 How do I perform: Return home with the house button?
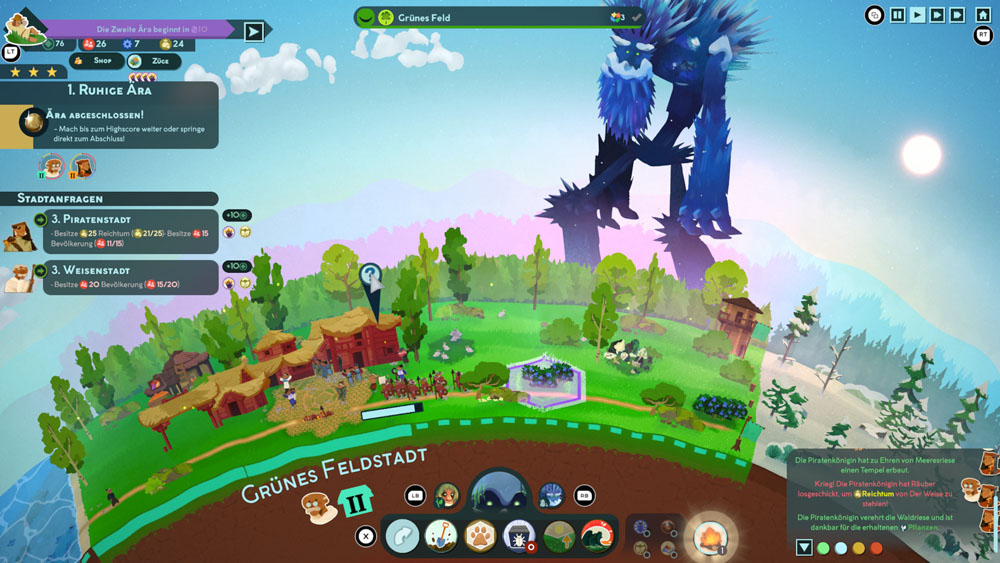(x=983, y=15)
